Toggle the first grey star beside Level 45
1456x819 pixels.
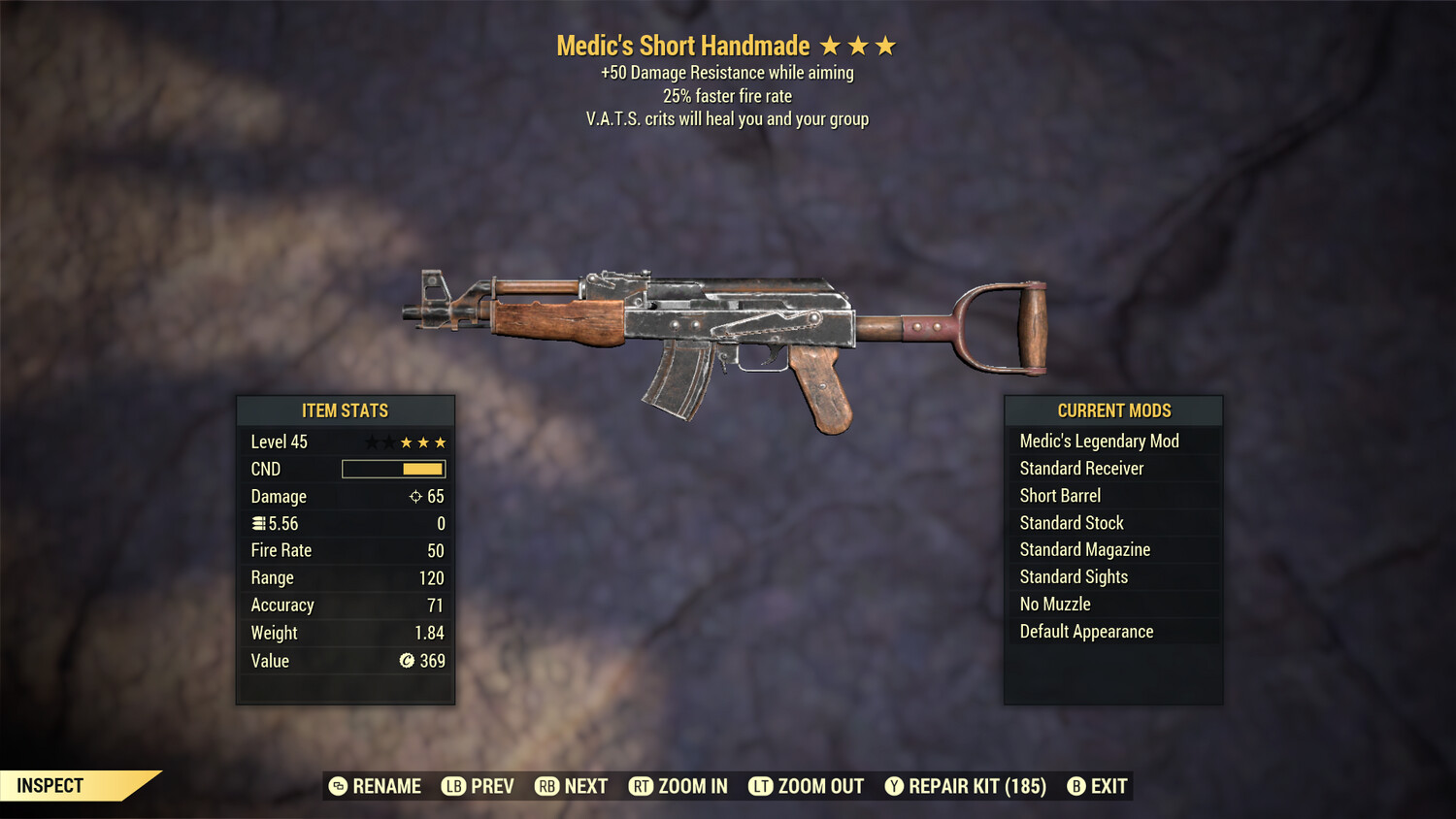(370, 442)
